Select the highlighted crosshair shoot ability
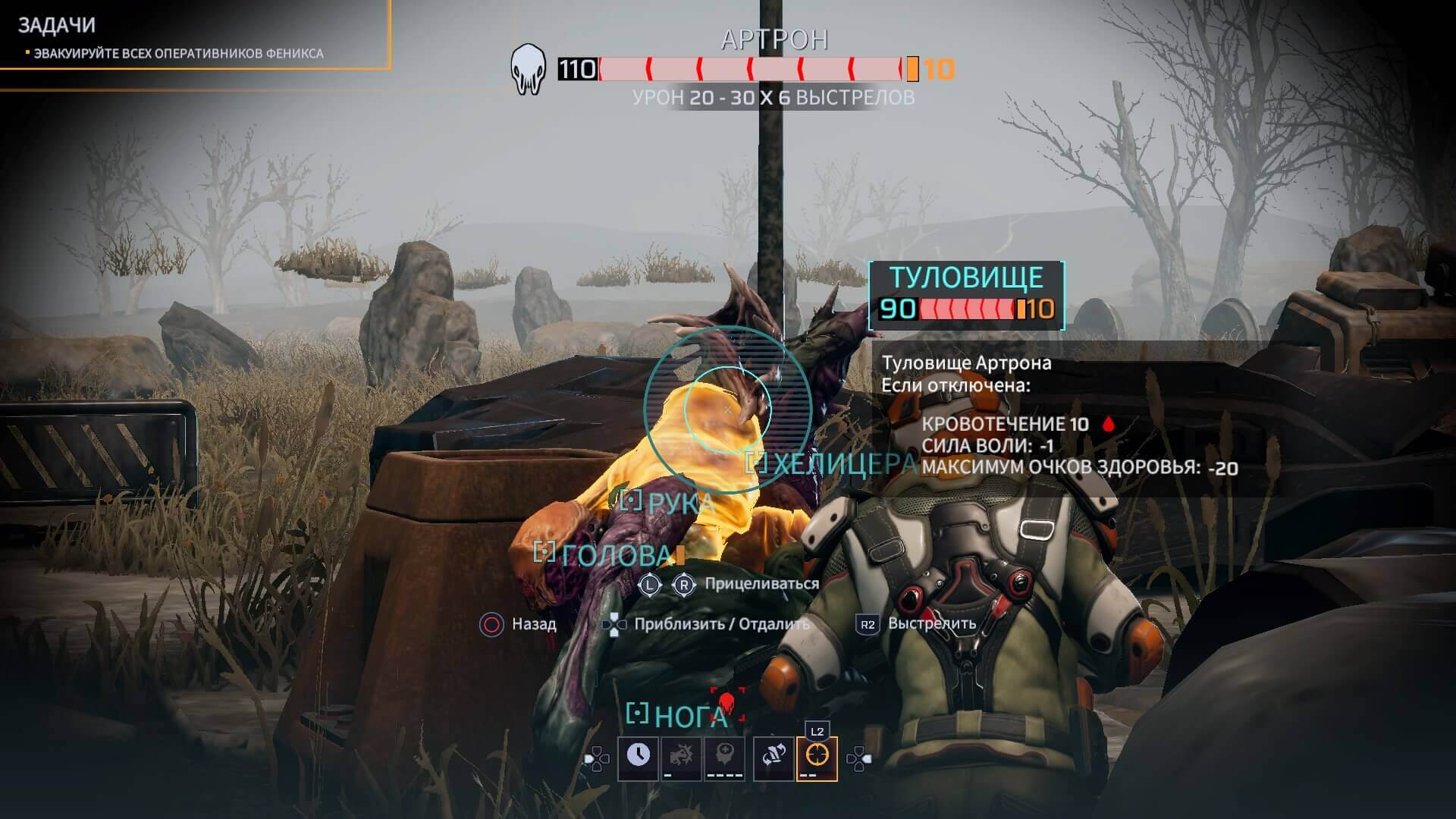 817,758
